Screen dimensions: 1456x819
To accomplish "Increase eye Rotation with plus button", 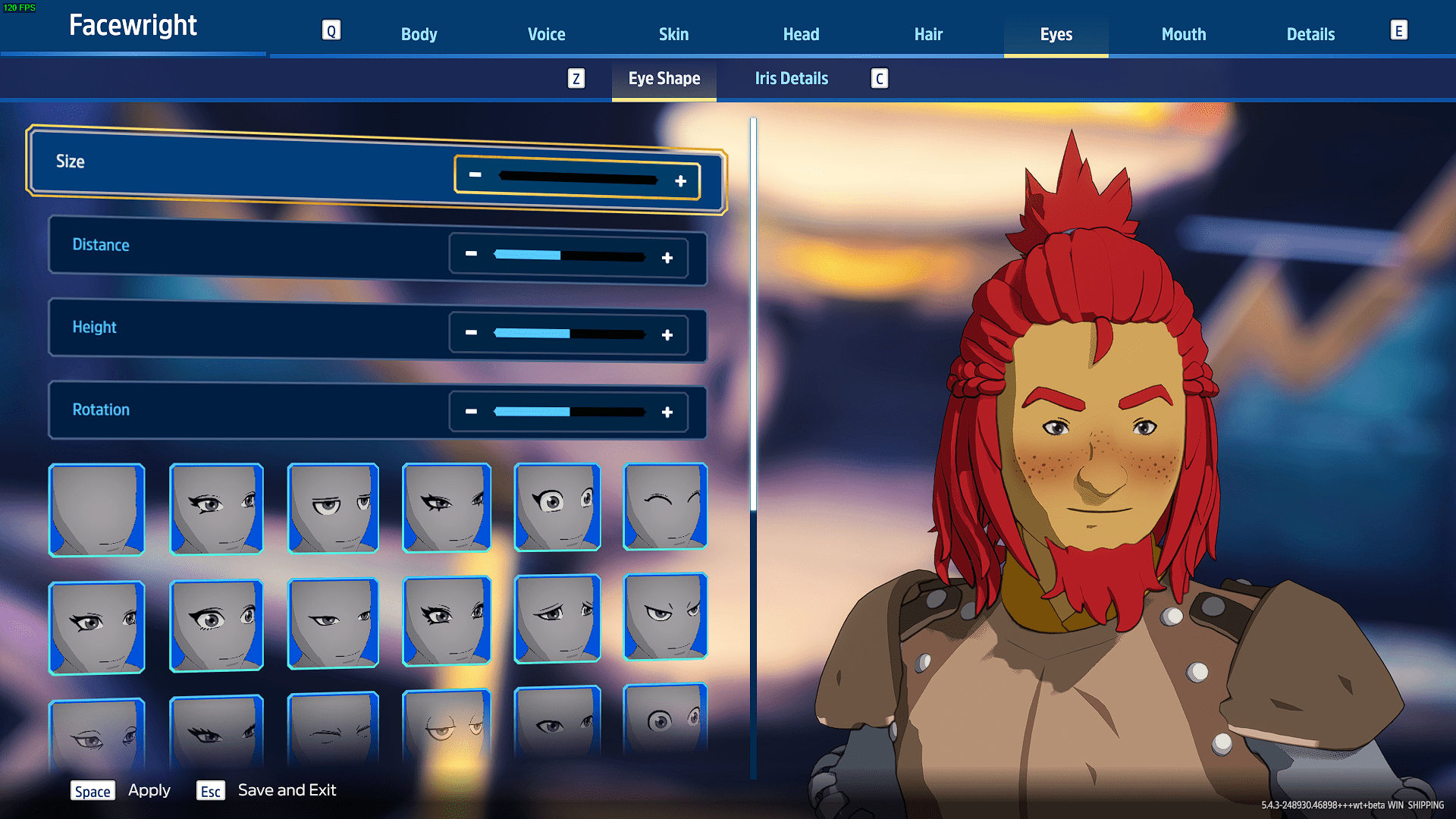I will pyautogui.click(x=667, y=412).
